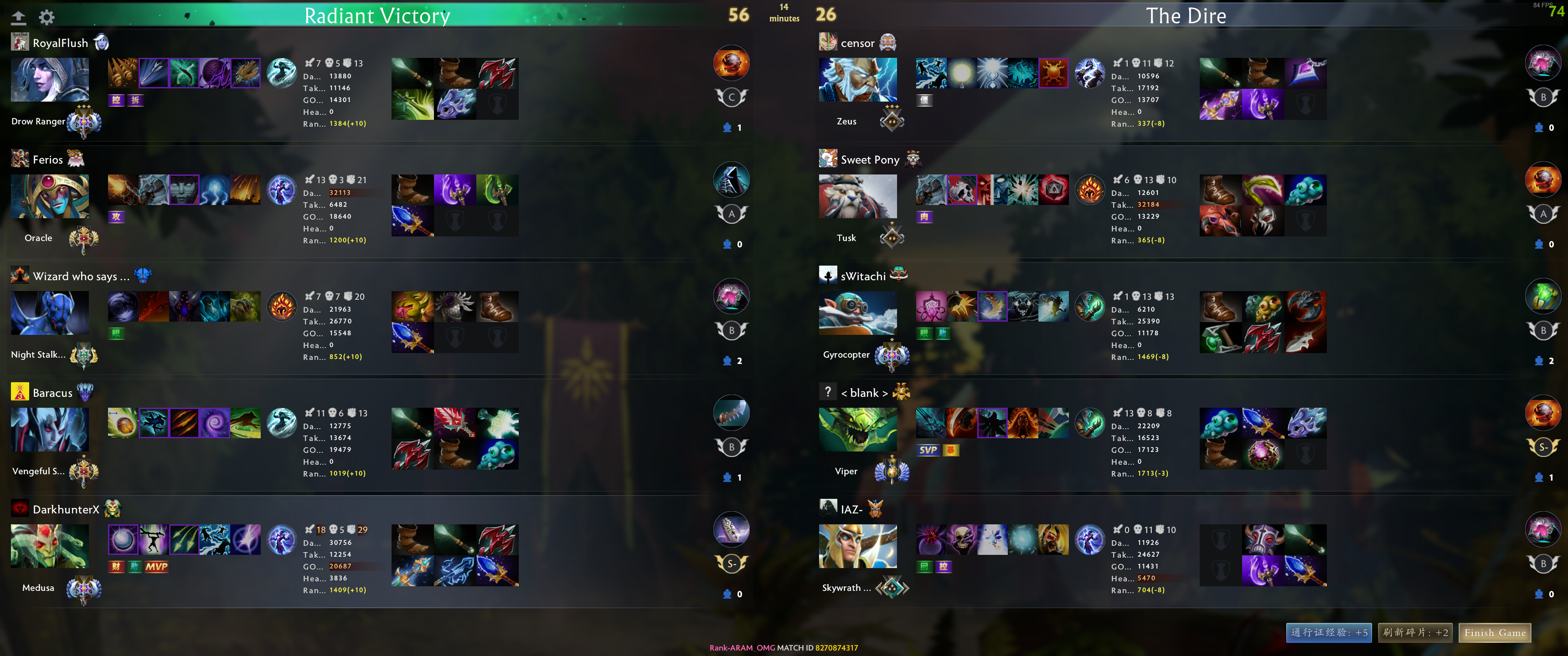Image resolution: width=1568 pixels, height=656 pixels.
Task: Click the Drow Ranger emoticon beside RoyalFlush
Action: coord(102,42)
